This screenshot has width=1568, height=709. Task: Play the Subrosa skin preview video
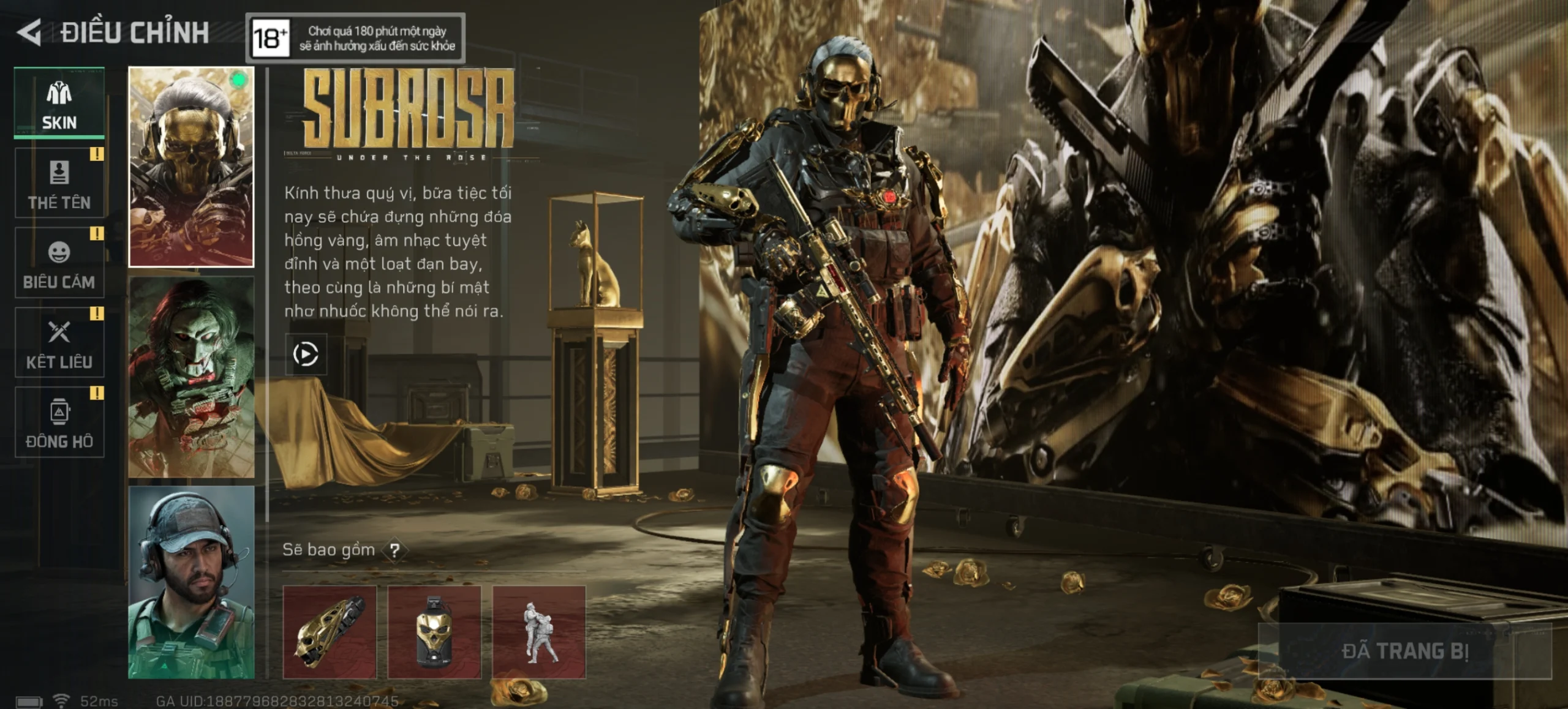tap(306, 354)
